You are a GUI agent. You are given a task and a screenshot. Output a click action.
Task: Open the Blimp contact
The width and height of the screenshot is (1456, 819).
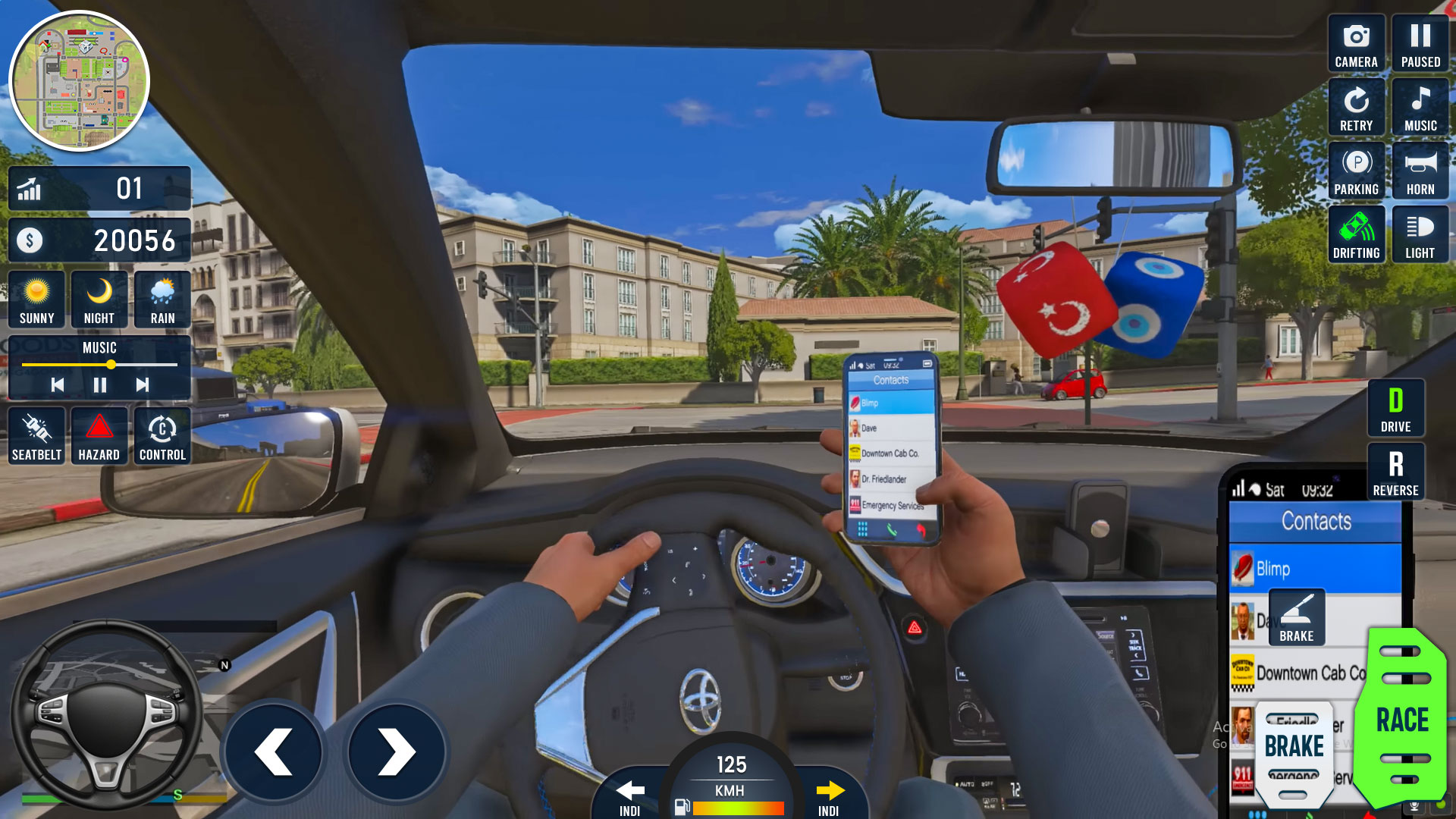coord(1314,567)
